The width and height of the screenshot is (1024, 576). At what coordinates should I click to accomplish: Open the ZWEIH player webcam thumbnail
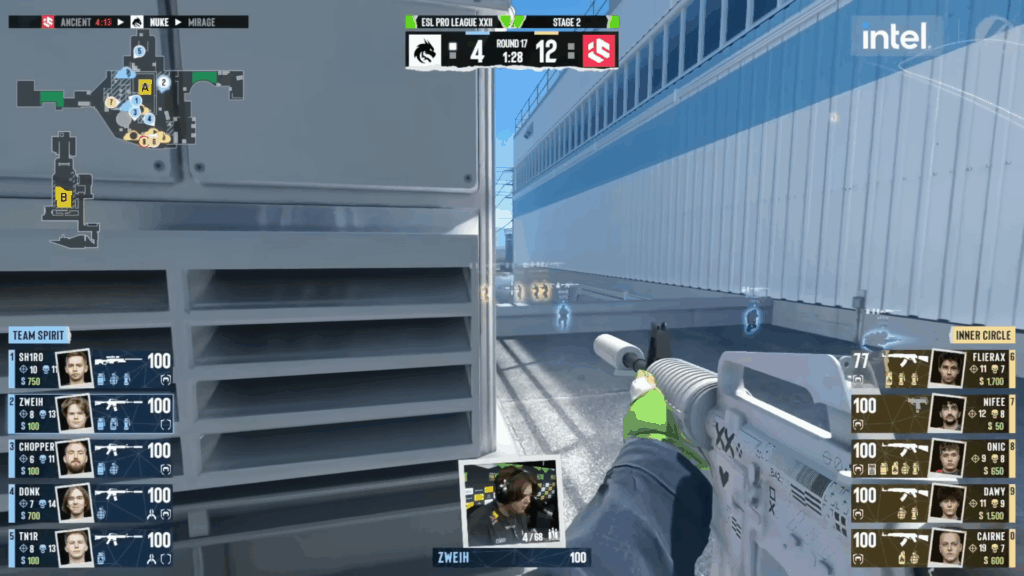(x=511, y=503)
